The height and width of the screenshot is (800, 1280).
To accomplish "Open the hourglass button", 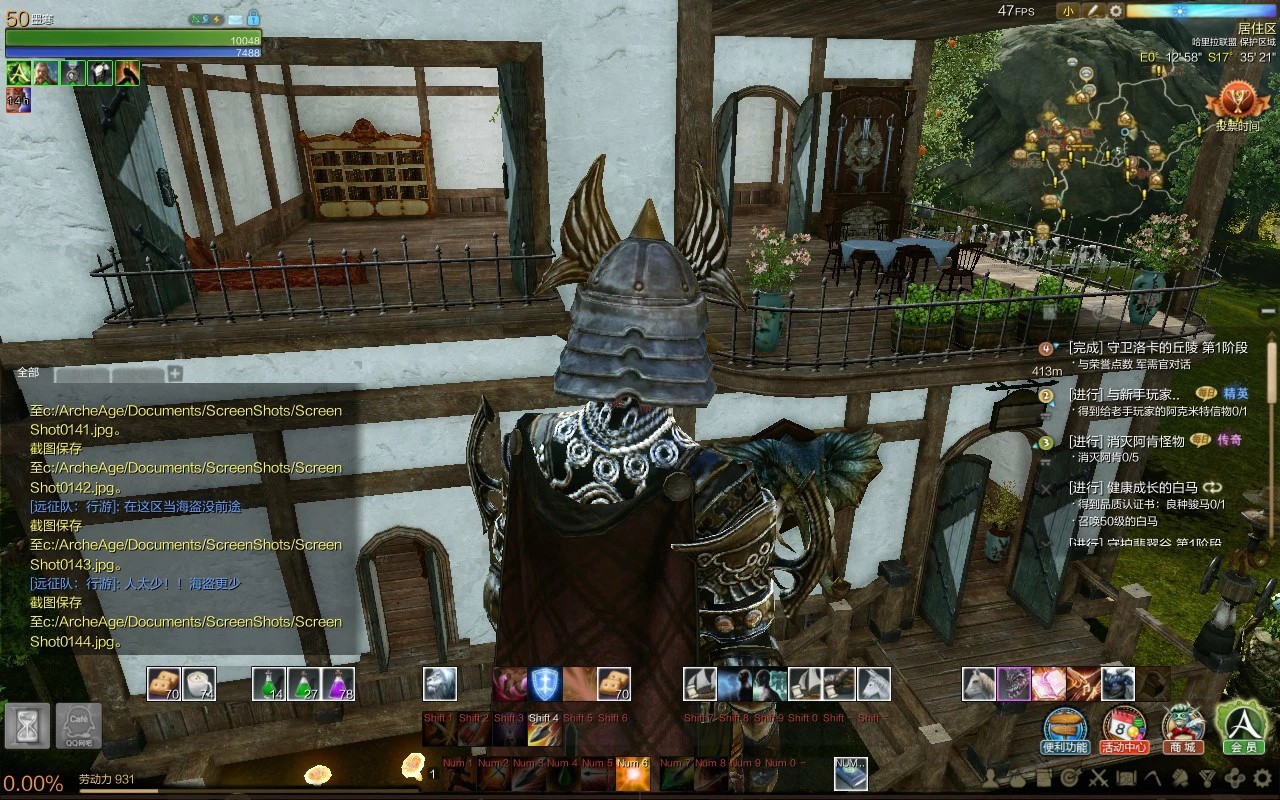I will pyautogui.click(x=27, y=725).
